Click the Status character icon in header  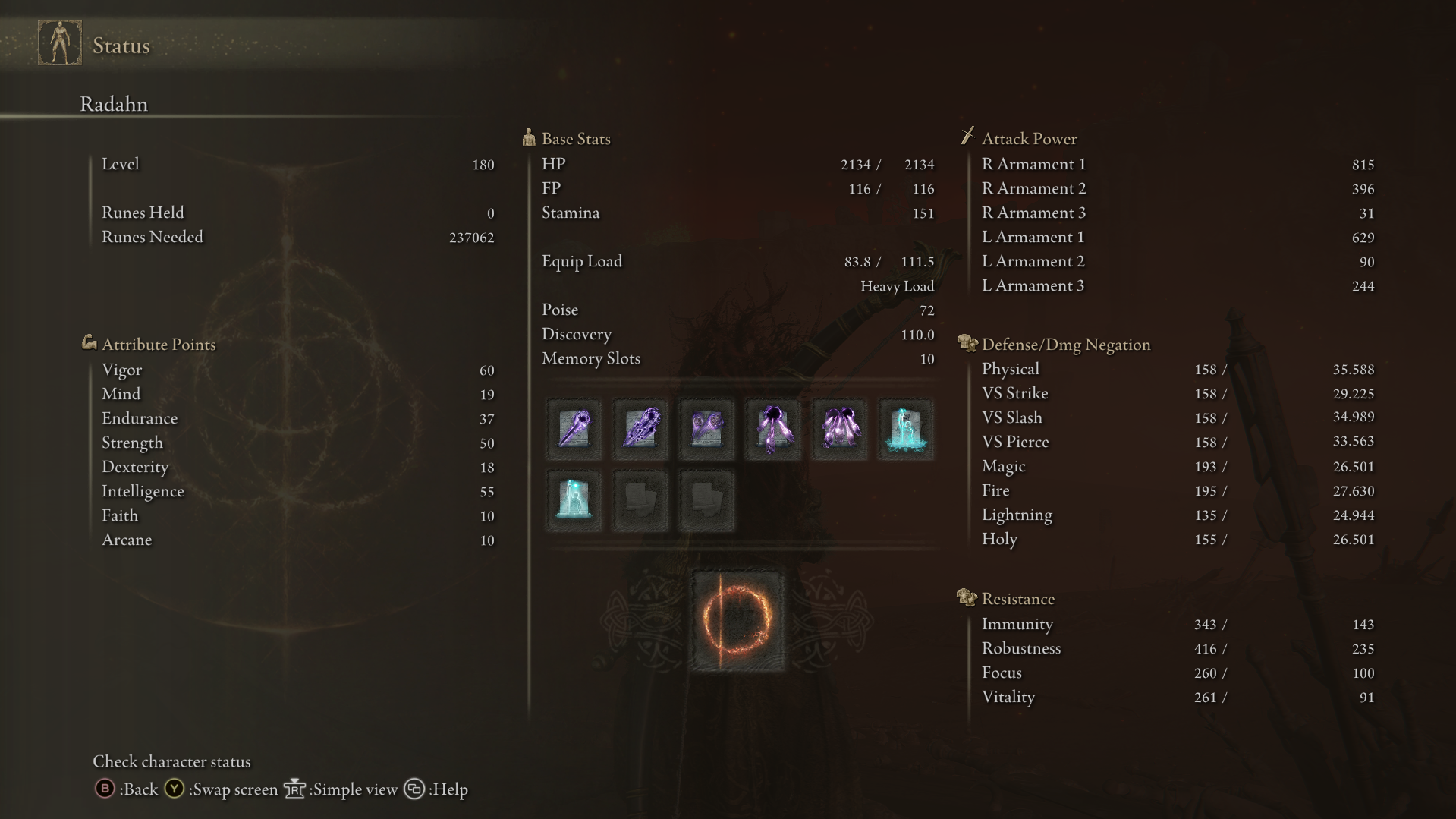coord(60,43)
